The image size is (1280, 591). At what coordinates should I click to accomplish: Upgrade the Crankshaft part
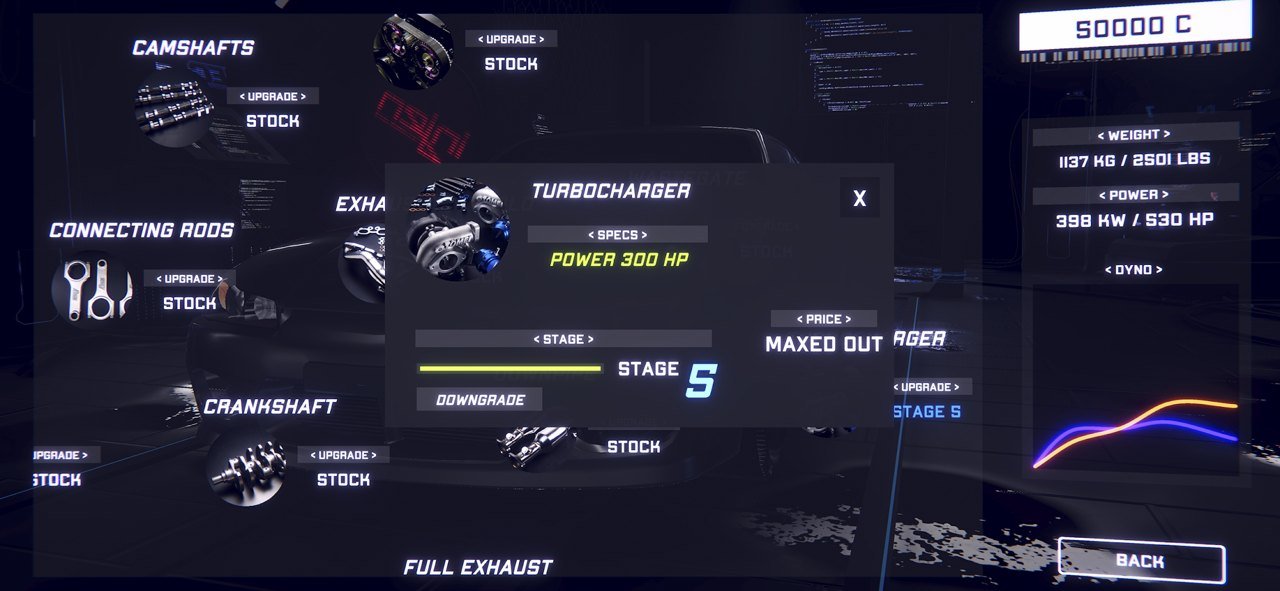tap(343, 455)
